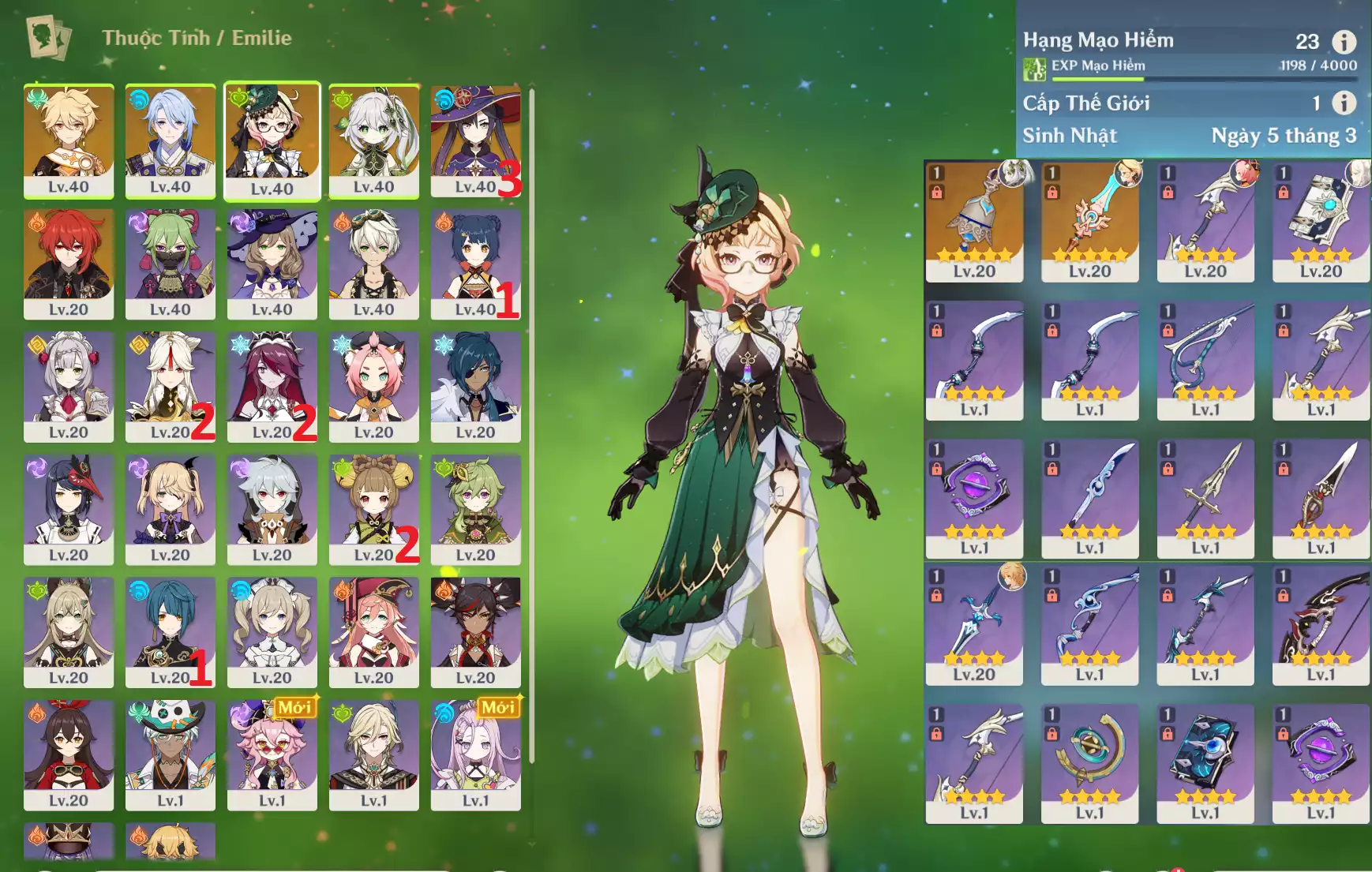
Task: Show Adventure Rank info icon details
Action: 1344,41
